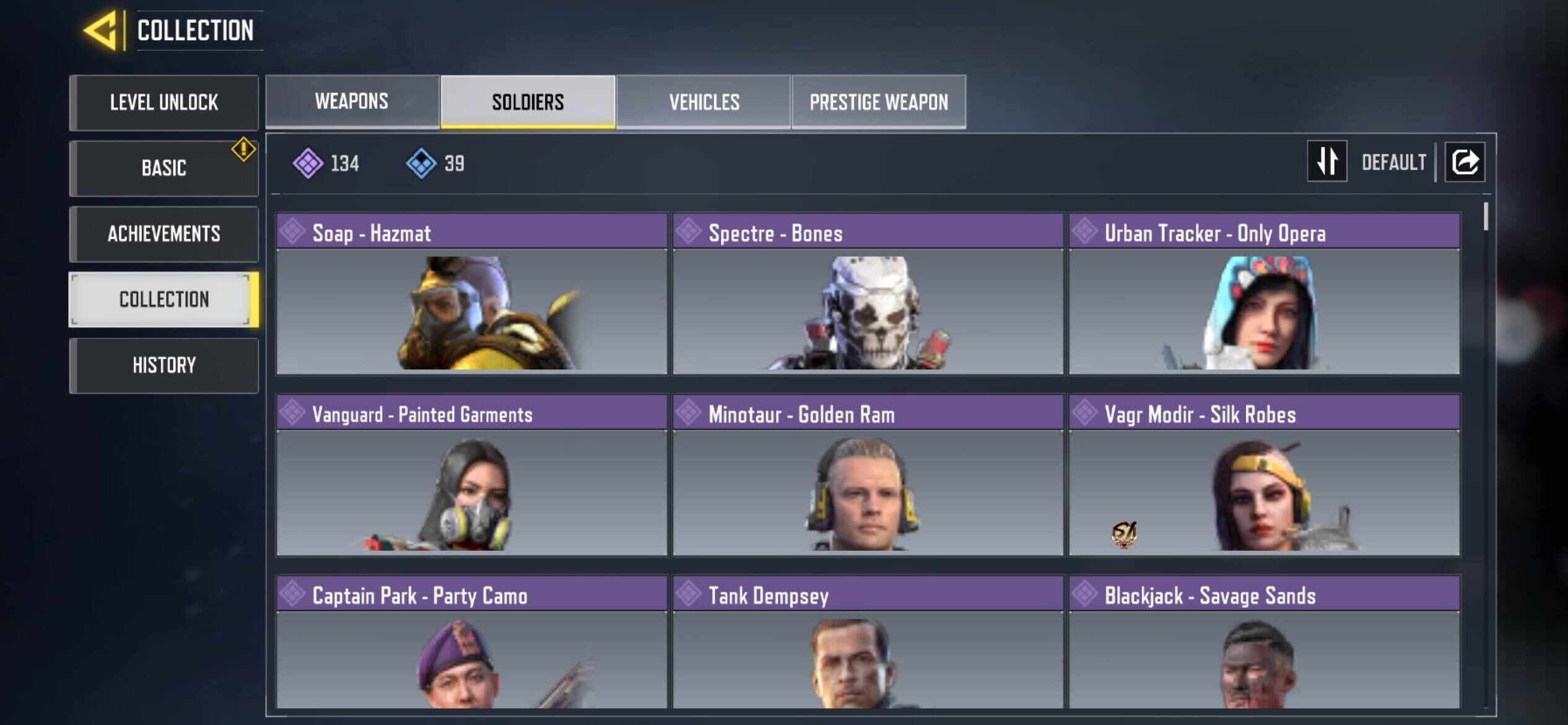The width and height of the screenshot is (1568, 725).
Task: Tap the share/export icon near Default
Action: tap(1465, 162)
